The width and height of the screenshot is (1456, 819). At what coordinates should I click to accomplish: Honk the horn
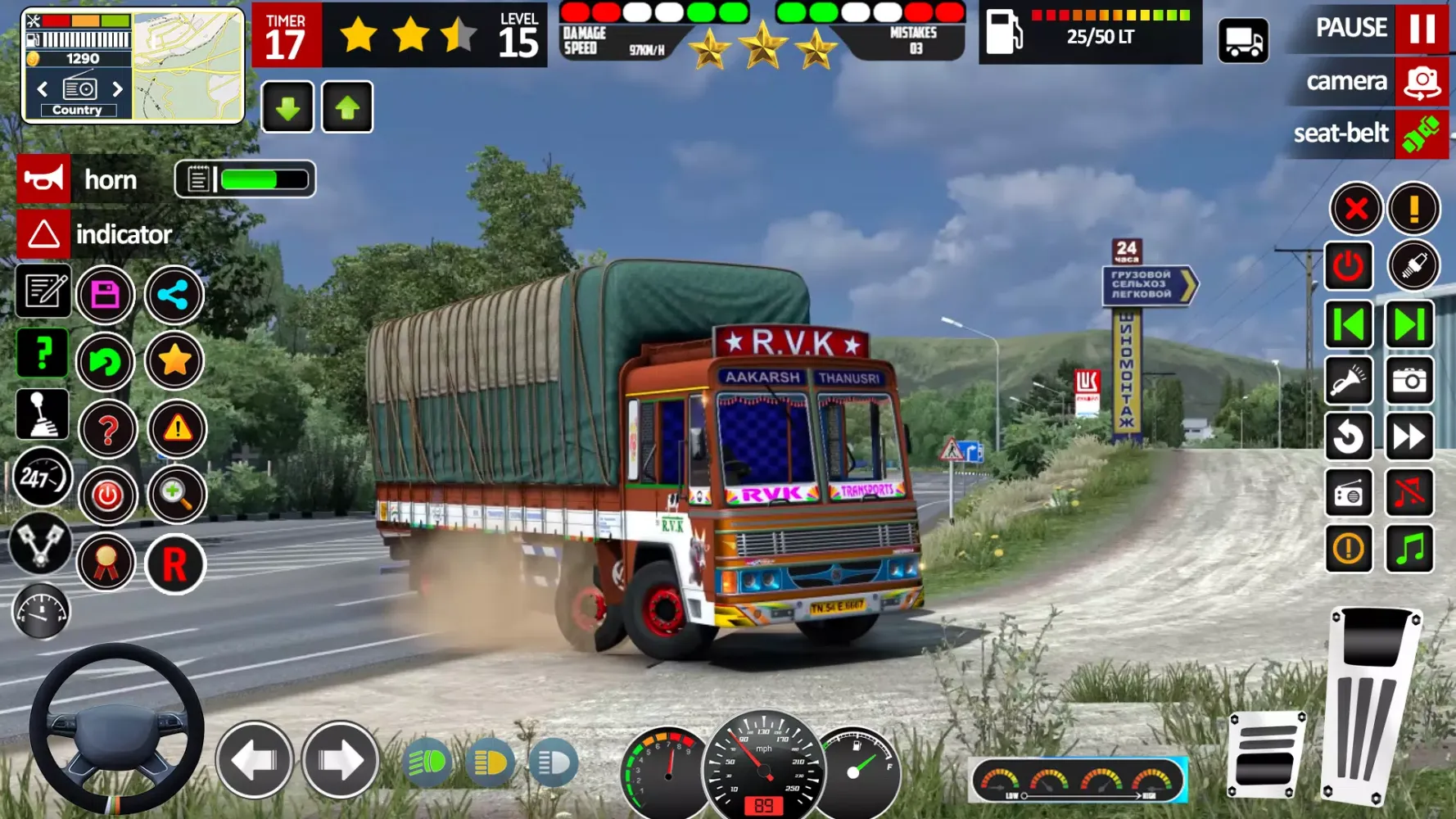tap(43, 179)
